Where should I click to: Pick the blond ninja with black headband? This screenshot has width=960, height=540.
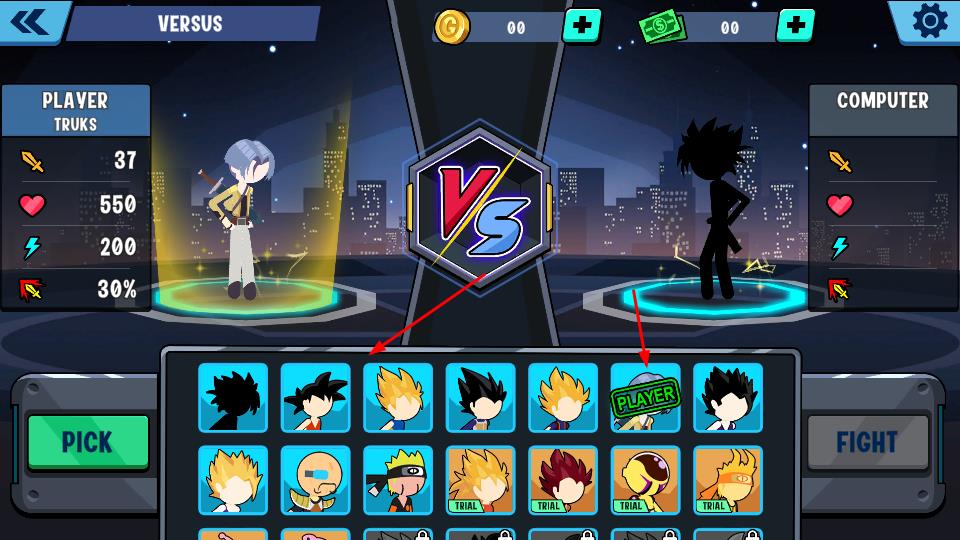tap(398, 480)
